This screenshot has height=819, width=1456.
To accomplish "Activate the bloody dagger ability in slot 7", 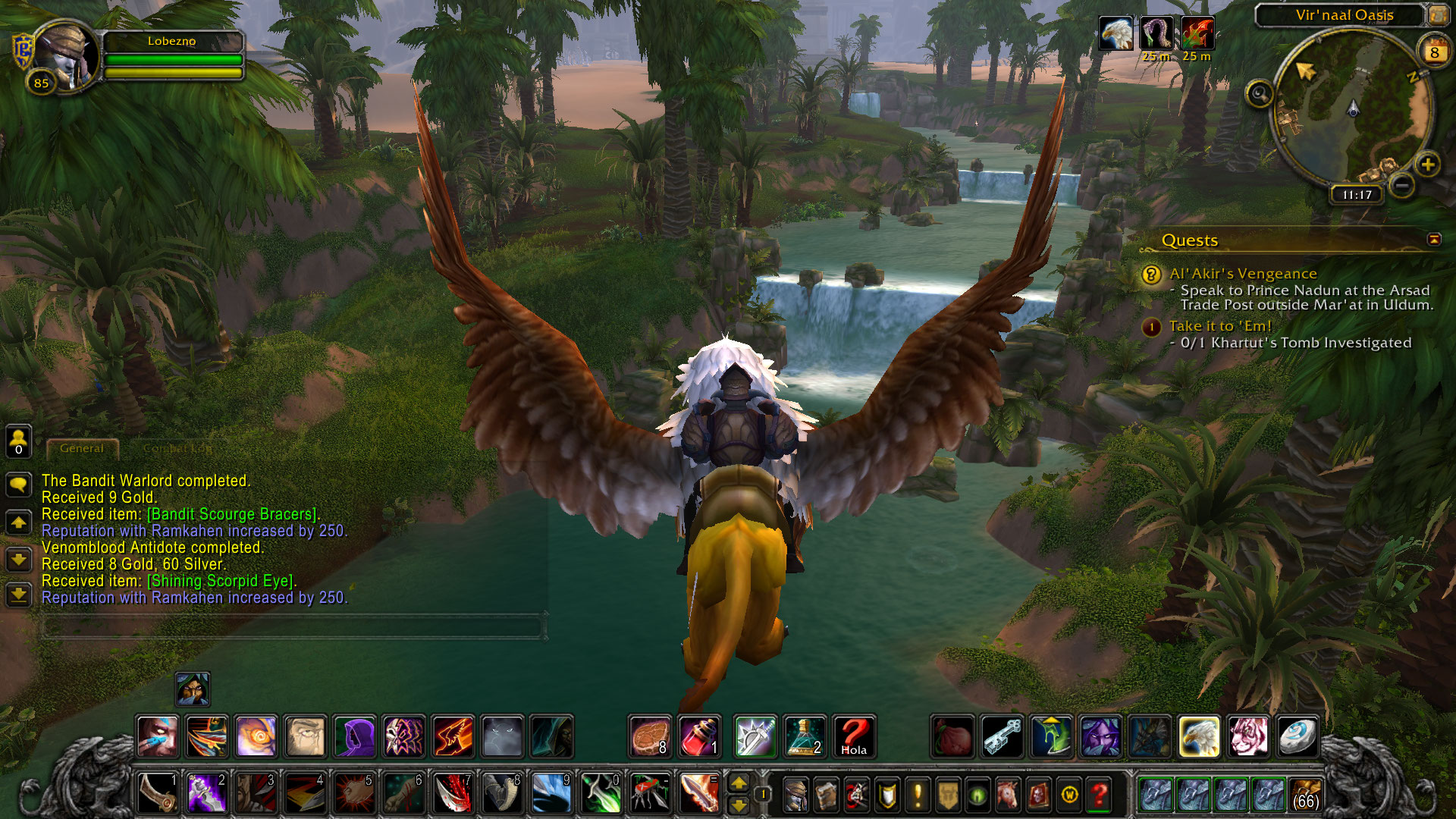I will pyautogui.click(x=453, y=794).
